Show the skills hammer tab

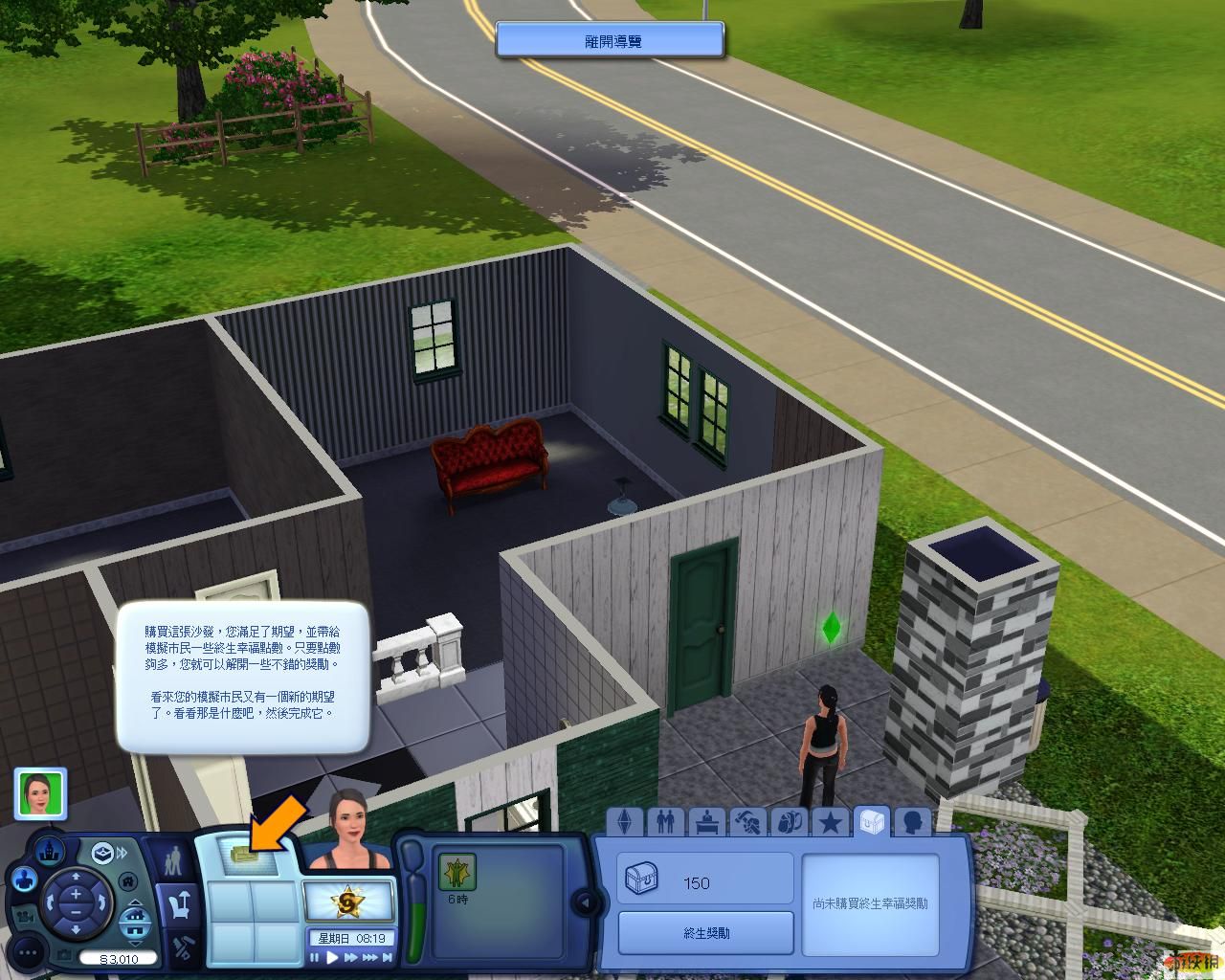tap(748, 822)
